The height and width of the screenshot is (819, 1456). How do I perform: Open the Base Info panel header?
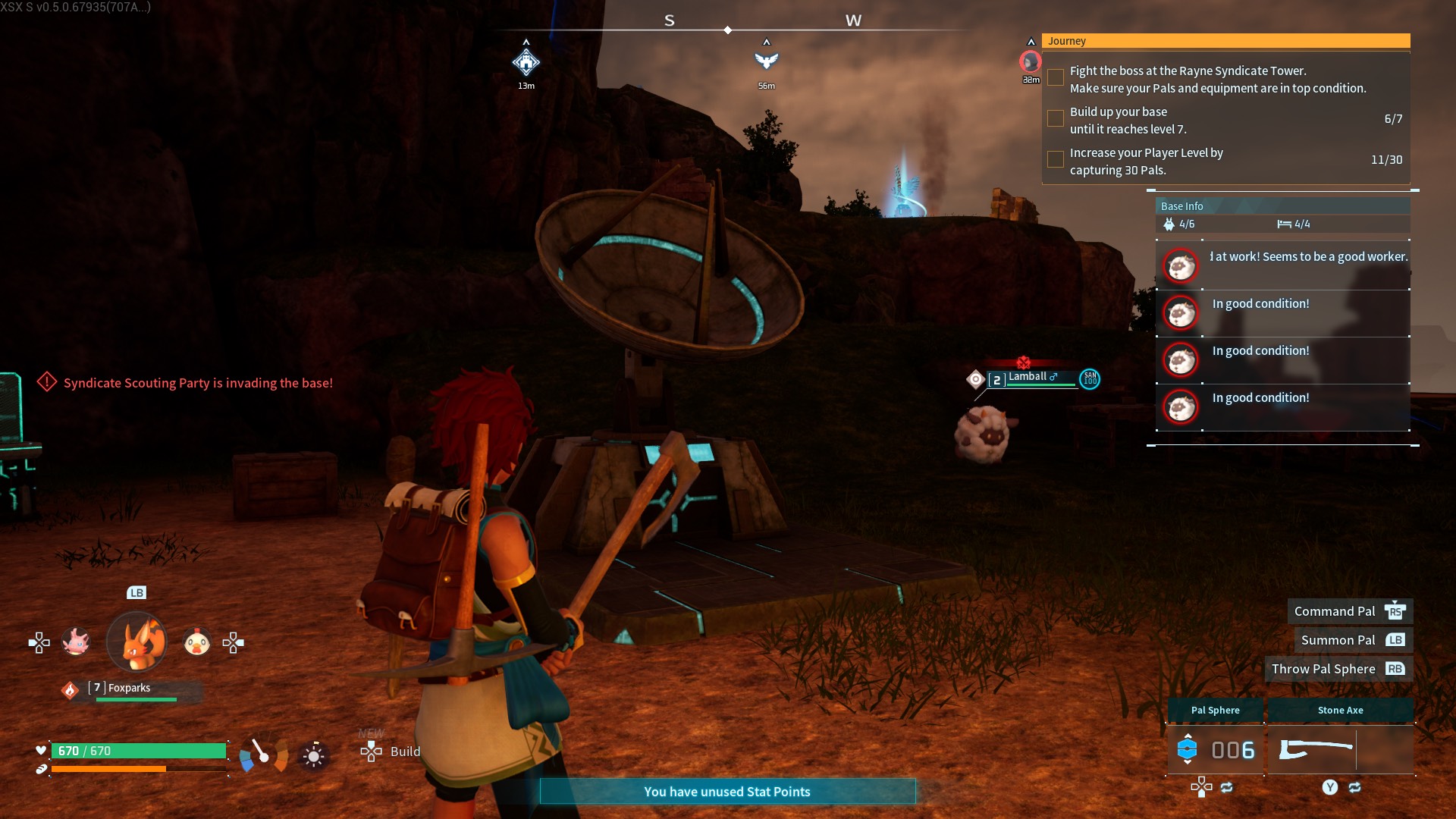(1282, 206)
